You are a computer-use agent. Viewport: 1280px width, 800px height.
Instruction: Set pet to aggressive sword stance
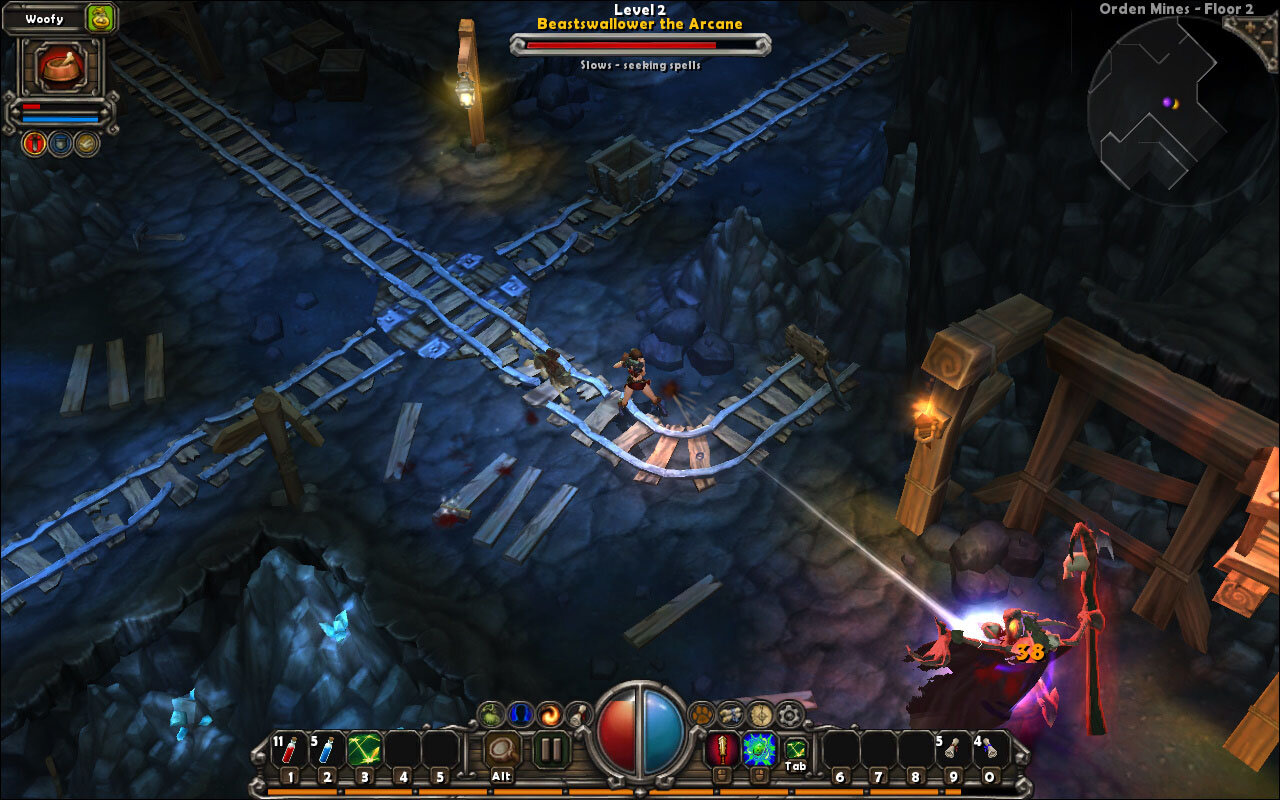pos(33,143)
